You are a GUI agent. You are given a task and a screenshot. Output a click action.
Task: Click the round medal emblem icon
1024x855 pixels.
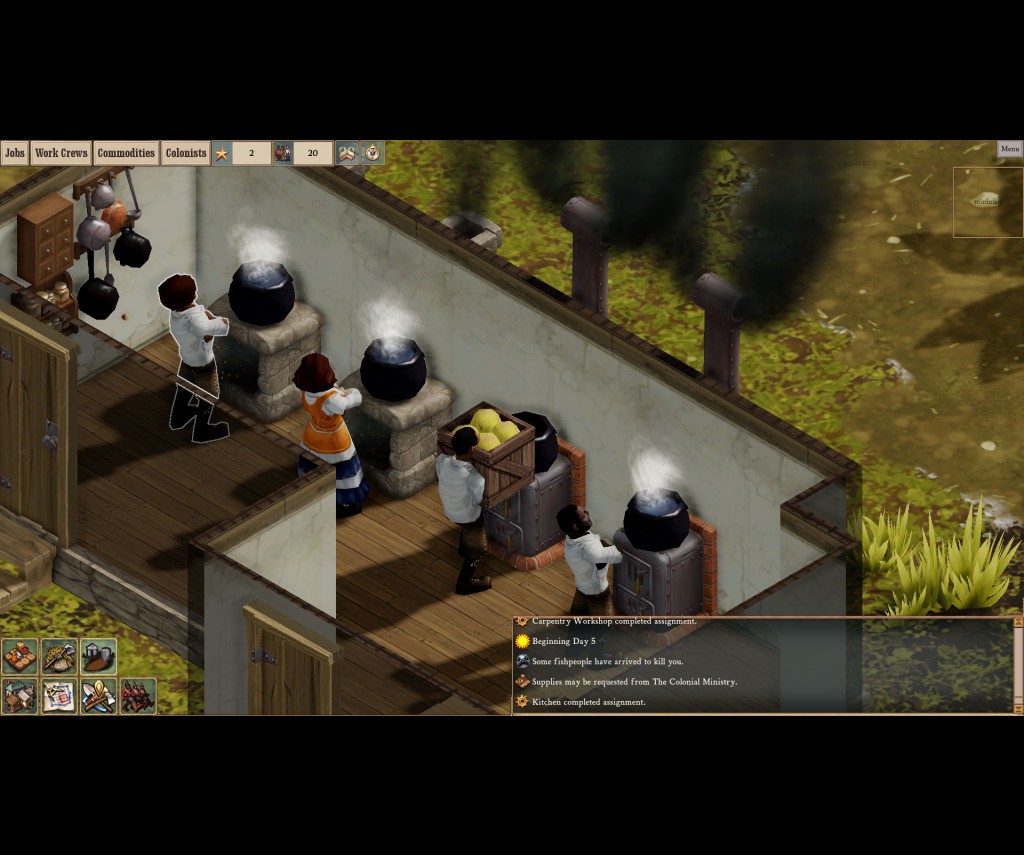click(373, 153)
